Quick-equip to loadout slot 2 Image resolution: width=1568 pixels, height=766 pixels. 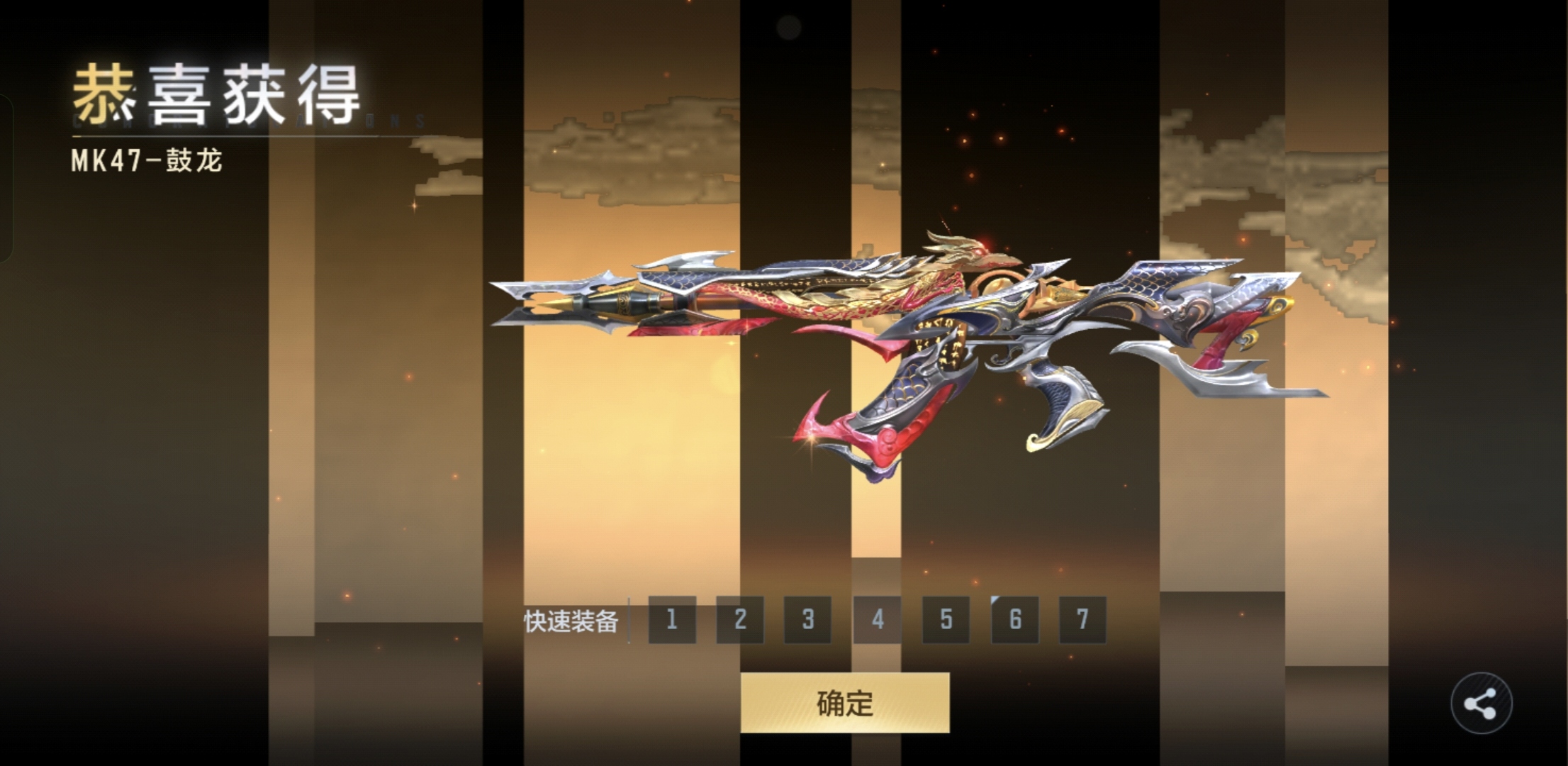(x=740, y=620)
